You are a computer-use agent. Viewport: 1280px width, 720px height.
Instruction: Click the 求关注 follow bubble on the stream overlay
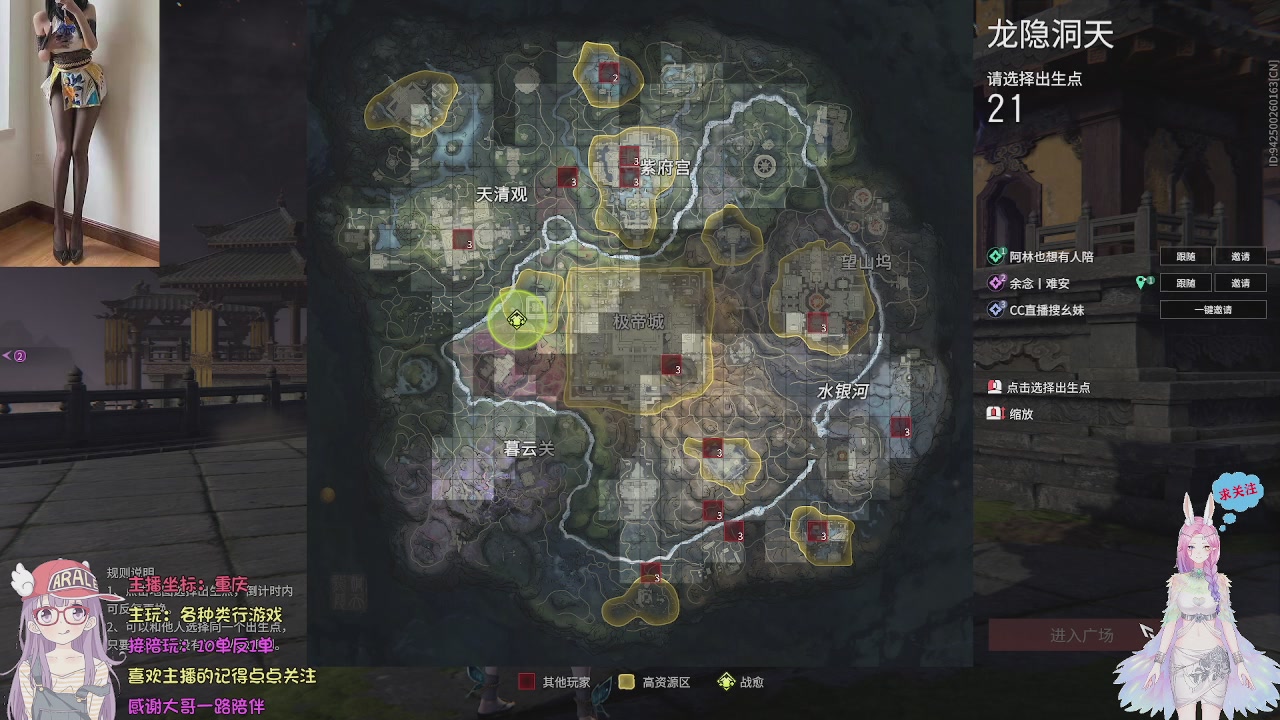[x=1237, y=493]
